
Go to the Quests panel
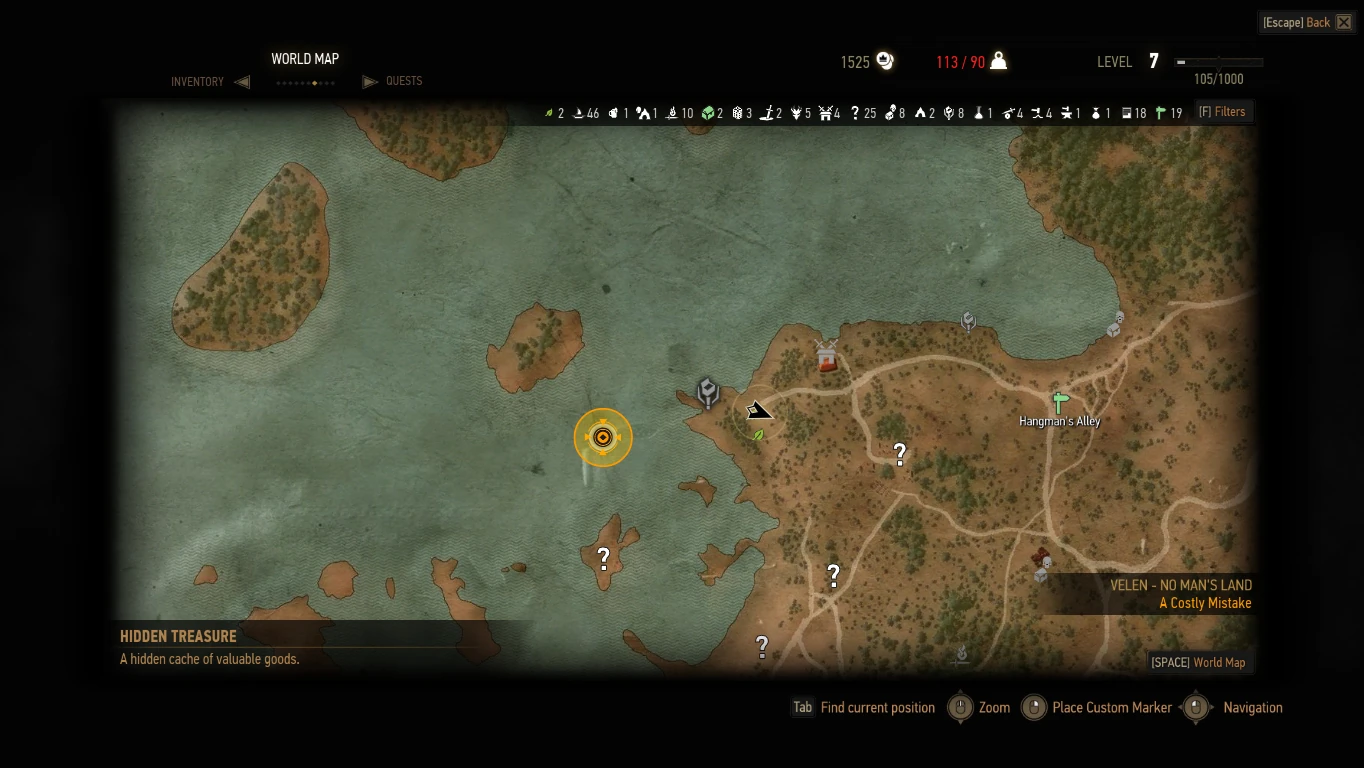coord(404,81)
